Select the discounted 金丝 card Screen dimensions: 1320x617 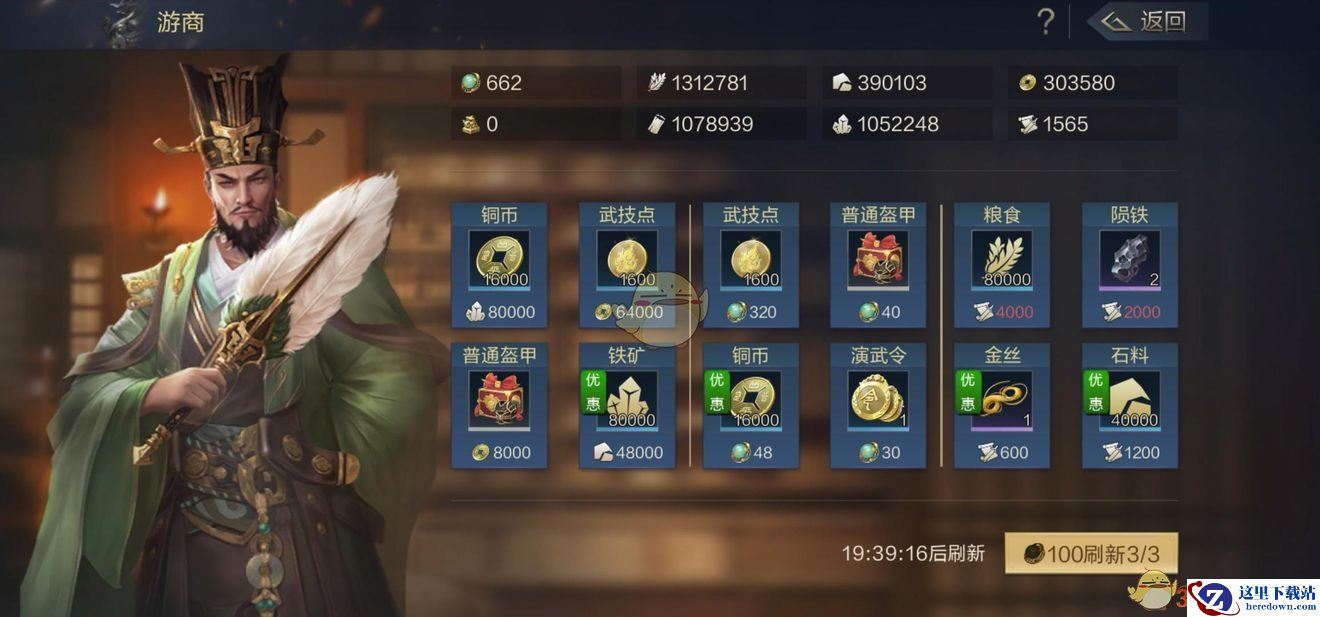click(x=1002, y=405)
